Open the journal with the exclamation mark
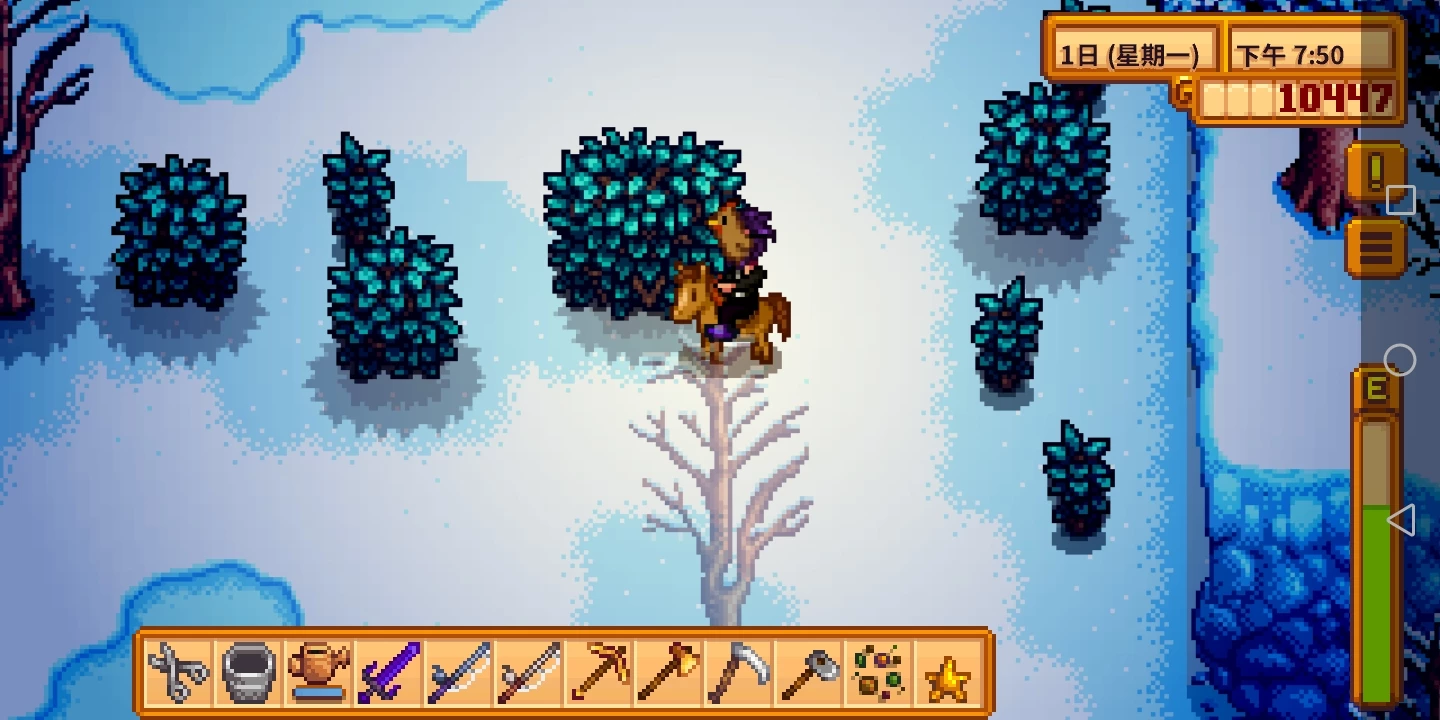The width and height of the screenshot is (1440, 720). point(1374,172)
